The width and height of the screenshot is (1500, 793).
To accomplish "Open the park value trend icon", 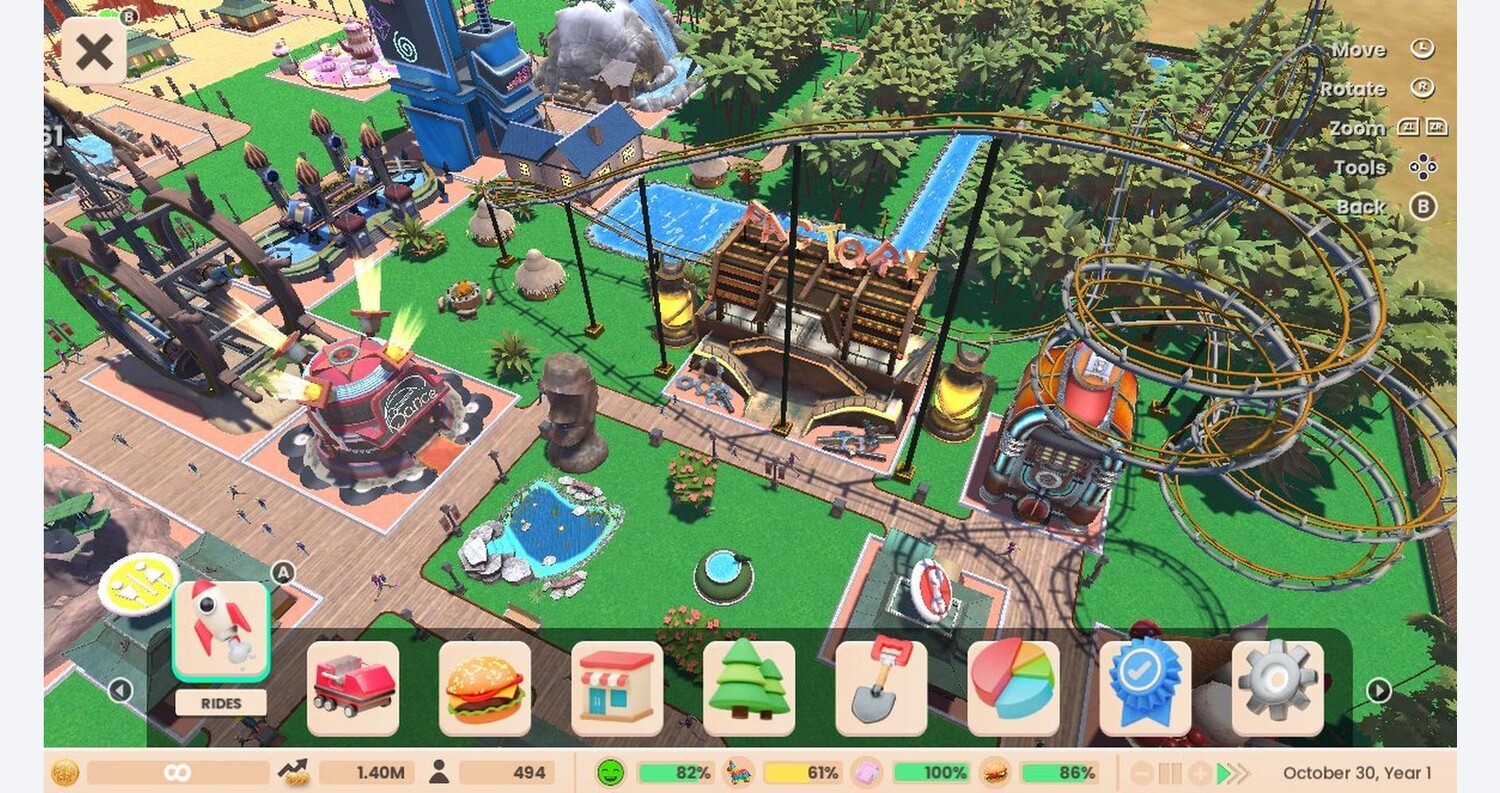I will [294, 772].
